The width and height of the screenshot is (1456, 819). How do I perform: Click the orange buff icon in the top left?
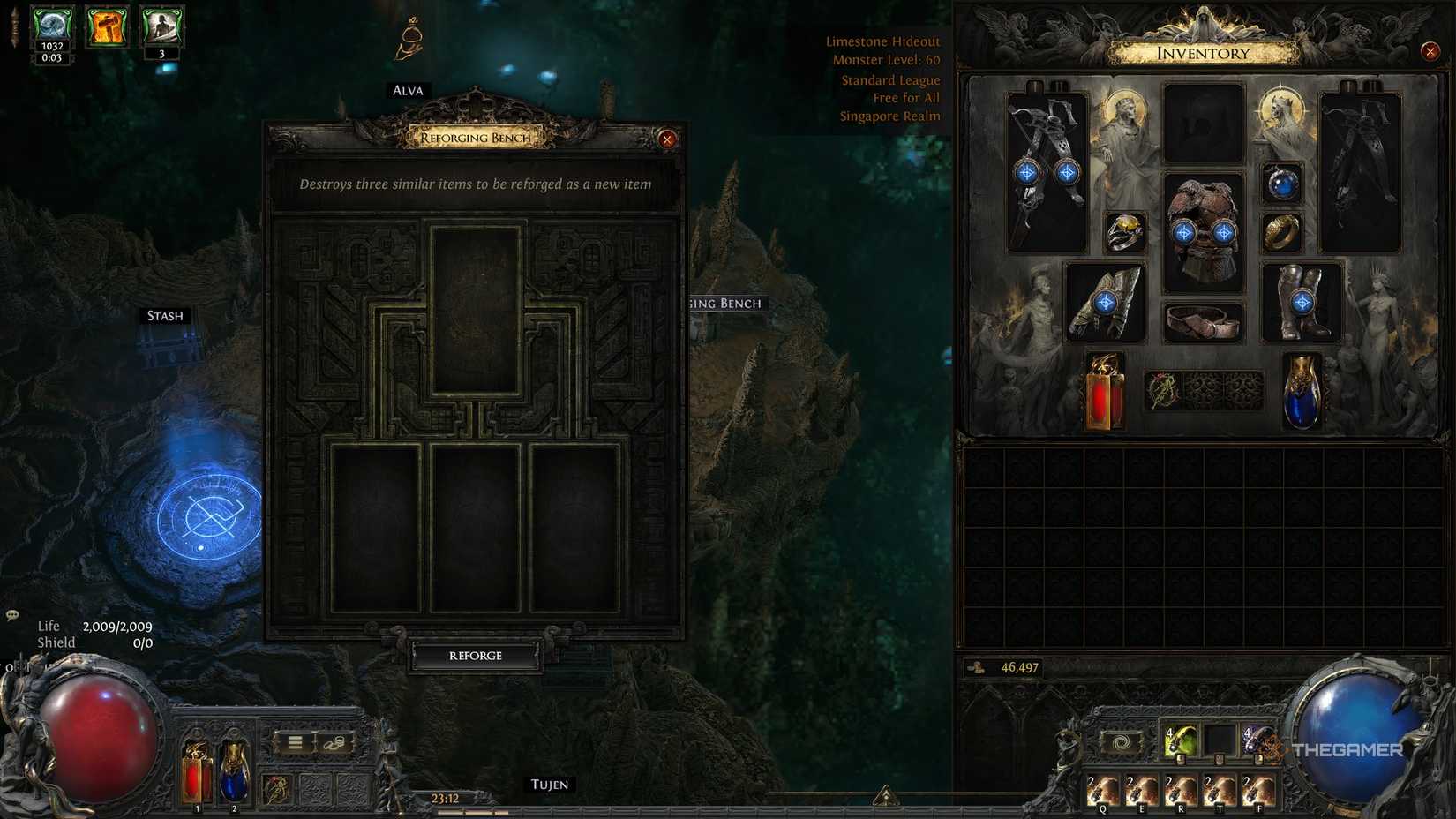107,26
